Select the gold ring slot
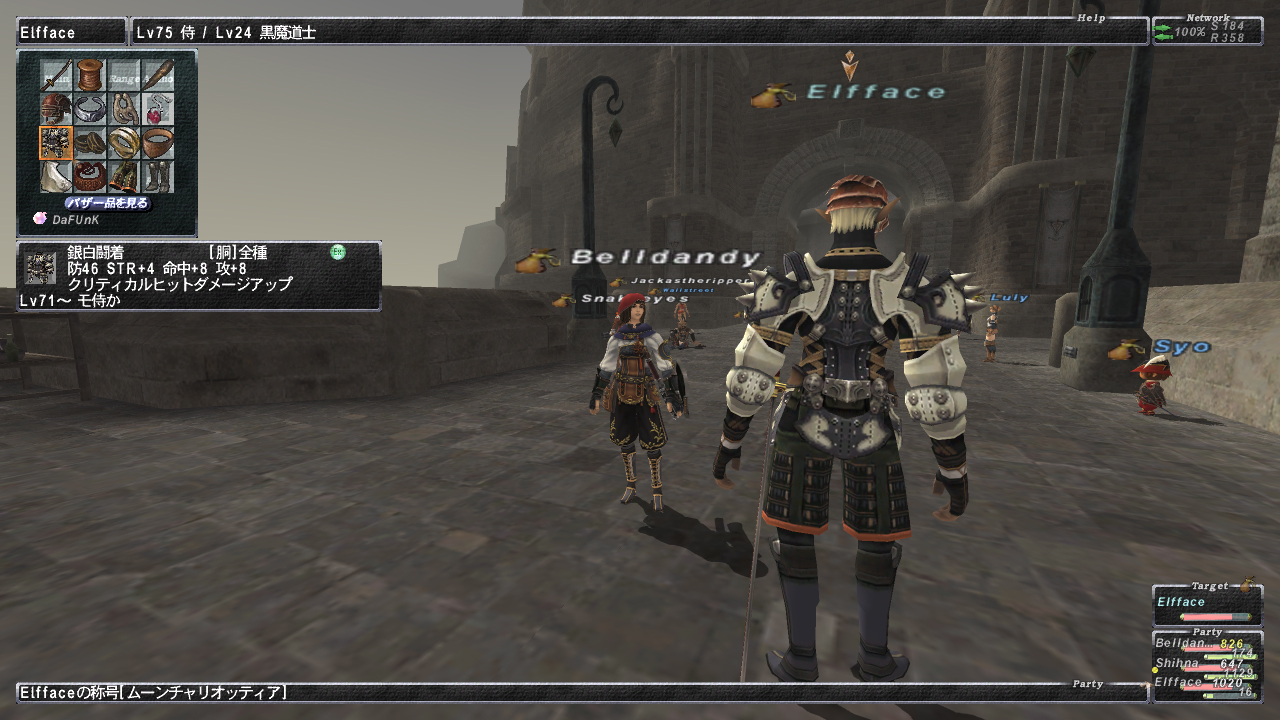1280x720 pixels. [124, 143]
